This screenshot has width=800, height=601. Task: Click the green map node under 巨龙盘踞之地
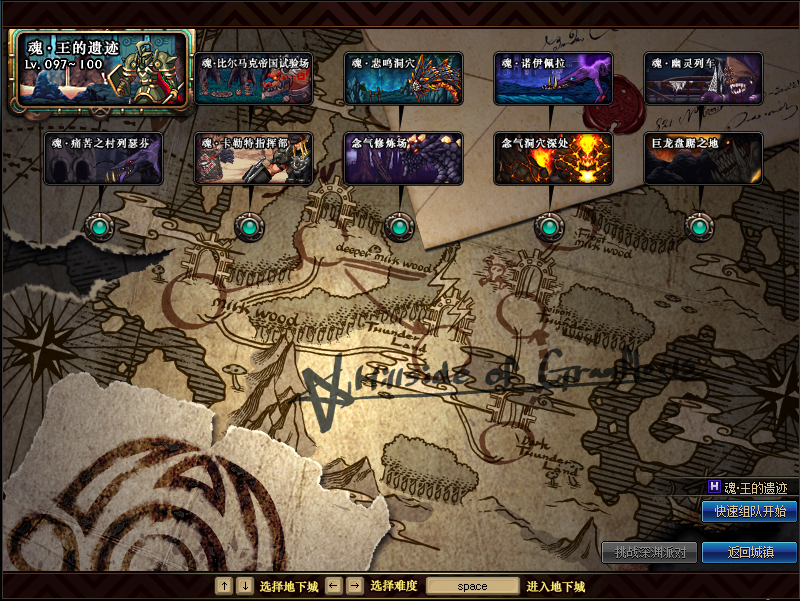click(x=698, y=227)
